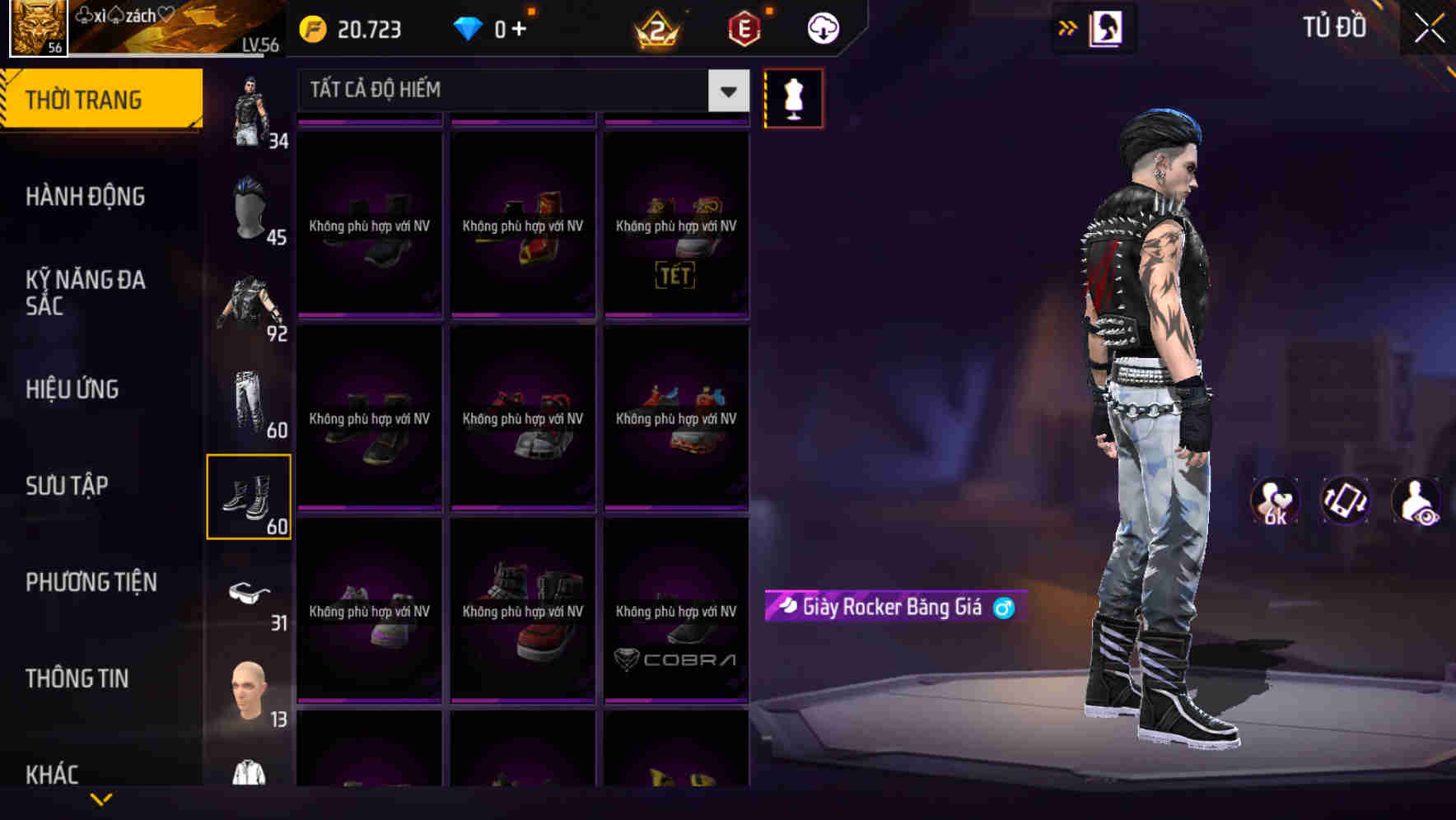Click the red E event badge icon
Image resolution: width=1456 pixels, height=820 pixels.
click(x=744, y=29)
